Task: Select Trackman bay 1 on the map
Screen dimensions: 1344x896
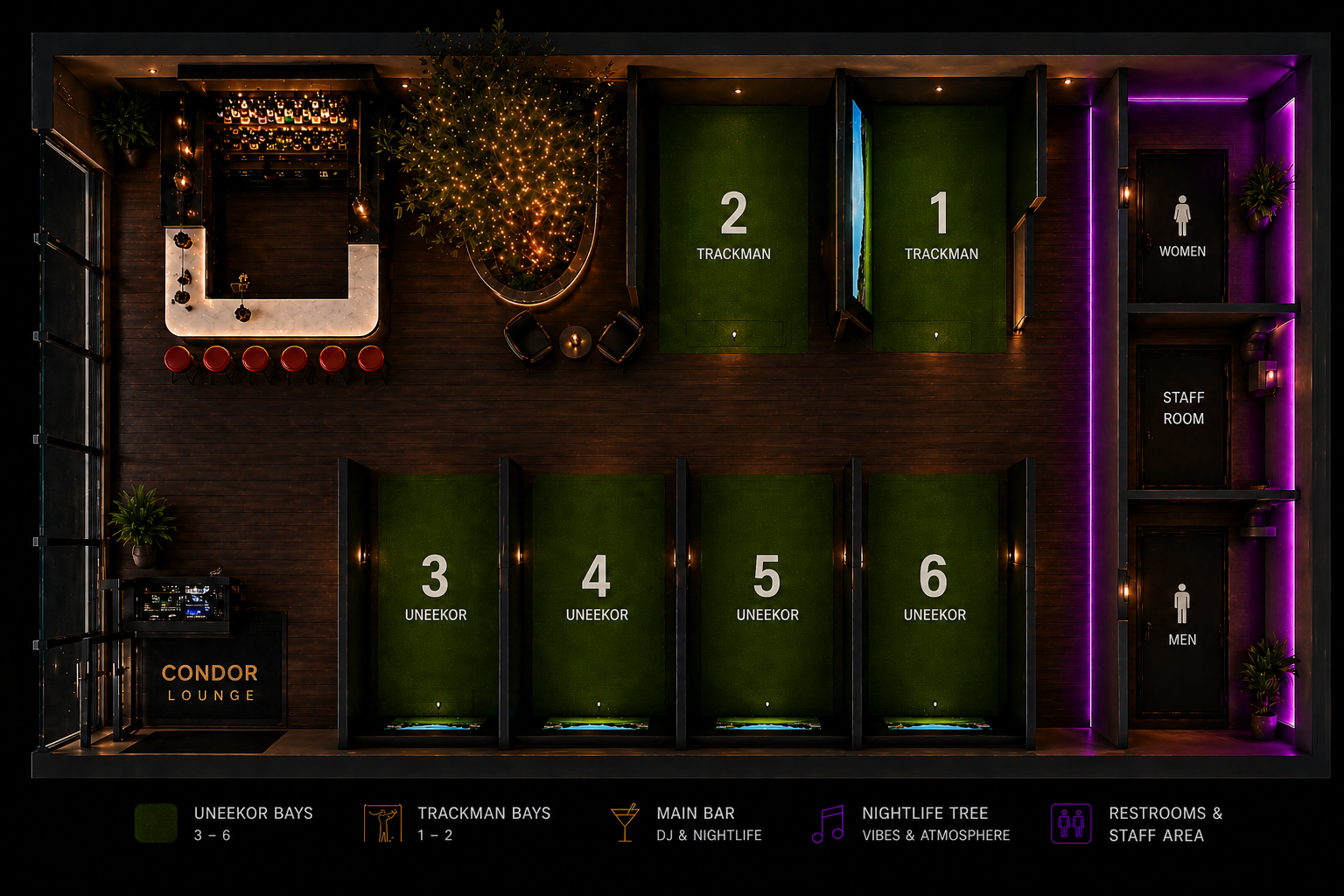Action: pos(940,227)
